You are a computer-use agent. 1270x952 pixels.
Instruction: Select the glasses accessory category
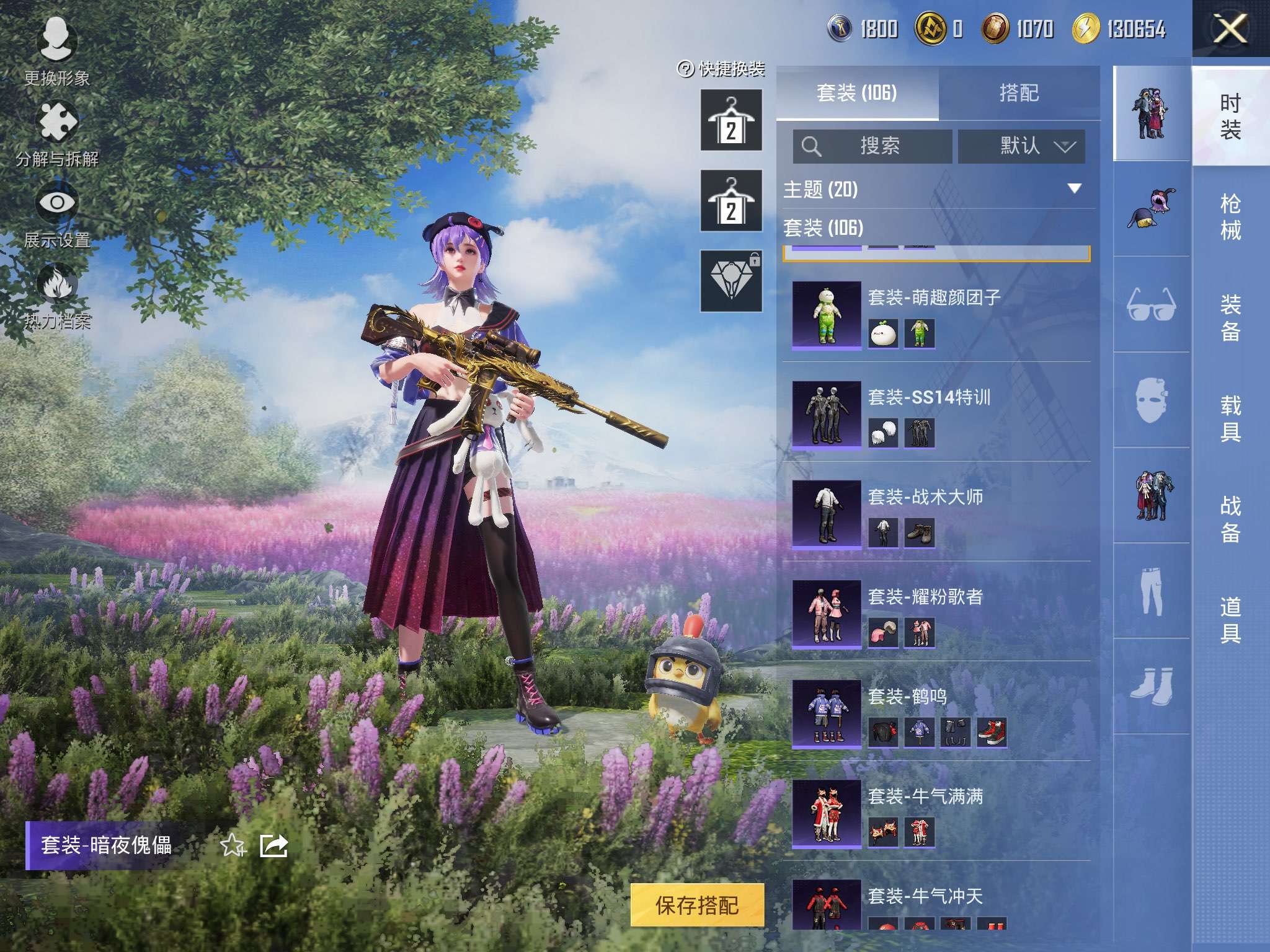1151,304
